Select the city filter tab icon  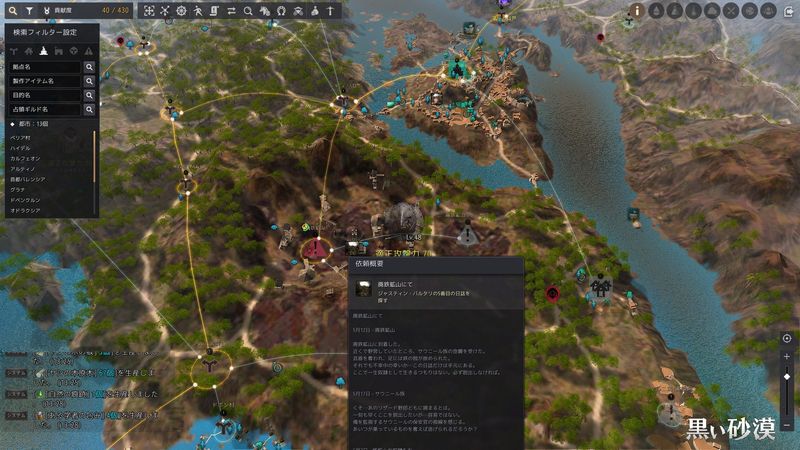pyautogui.click(x=44, y=50)
